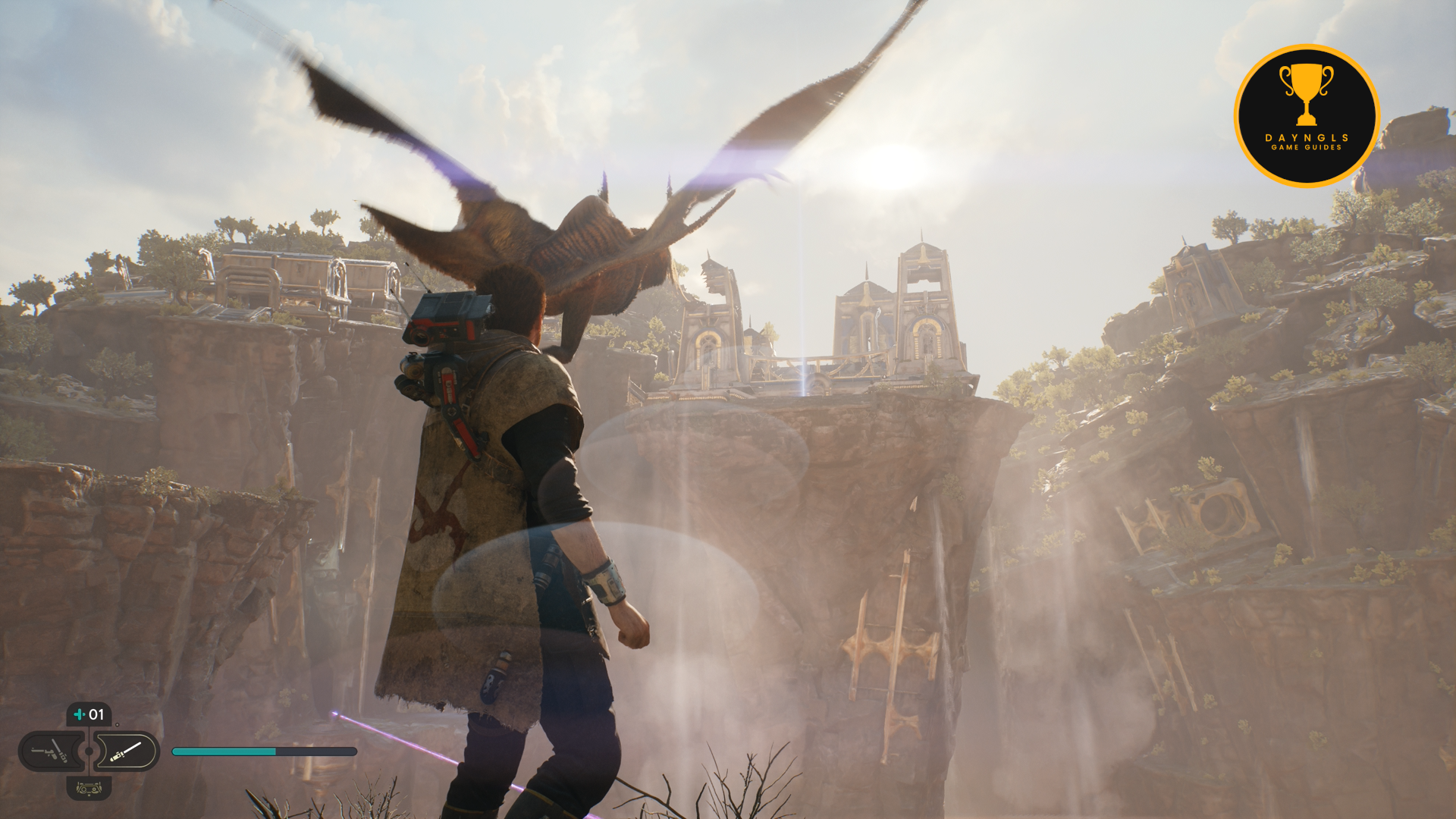Activate the BD-1 droid visor icon
The width and height of the screenshot is (1456, 819).
click(x=89, y=789)
